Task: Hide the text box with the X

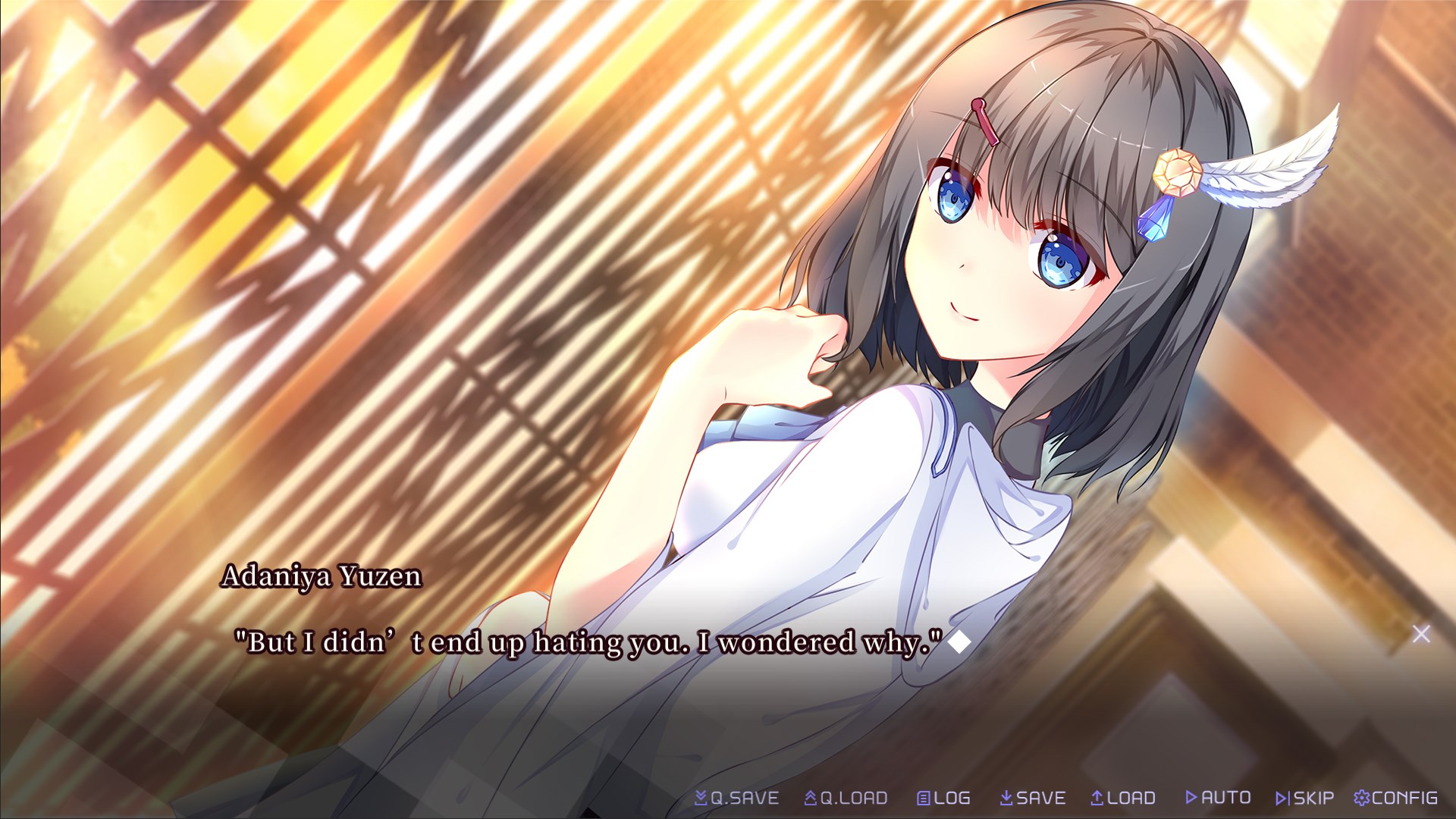Action: click(x=1421, y=634)
